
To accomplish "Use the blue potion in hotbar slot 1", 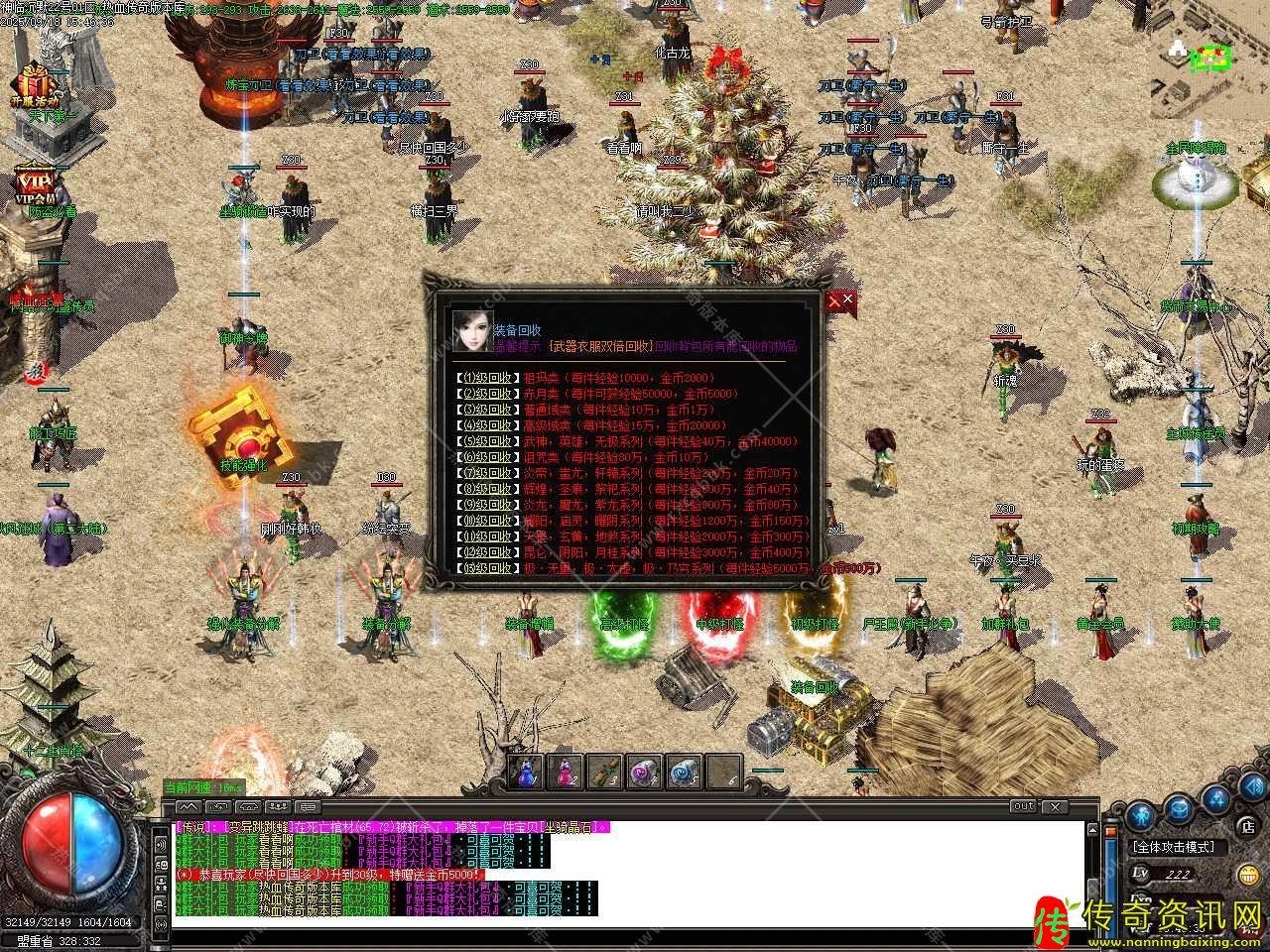I will tap(526, 772).
